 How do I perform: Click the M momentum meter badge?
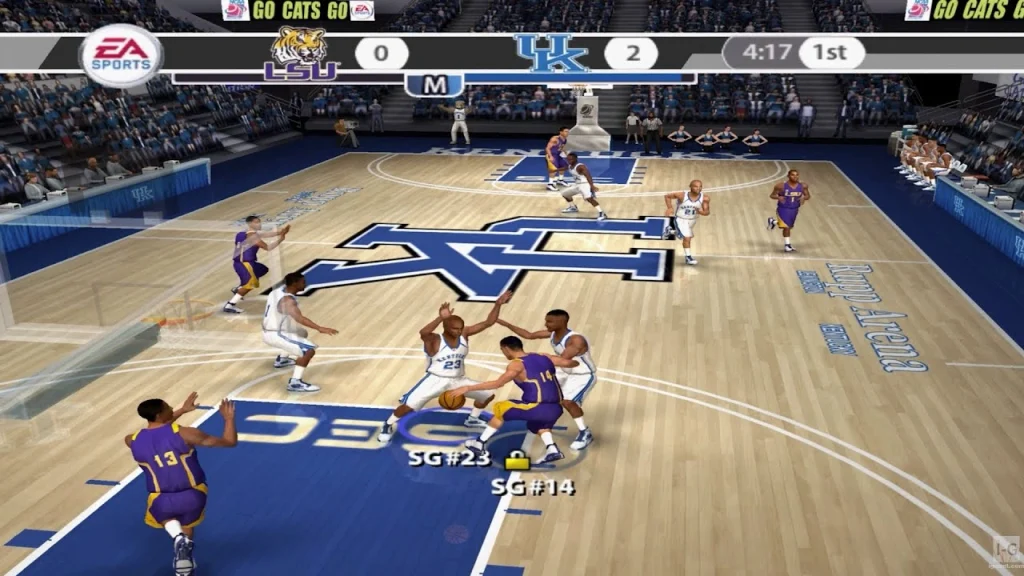[x=434, y=85]
